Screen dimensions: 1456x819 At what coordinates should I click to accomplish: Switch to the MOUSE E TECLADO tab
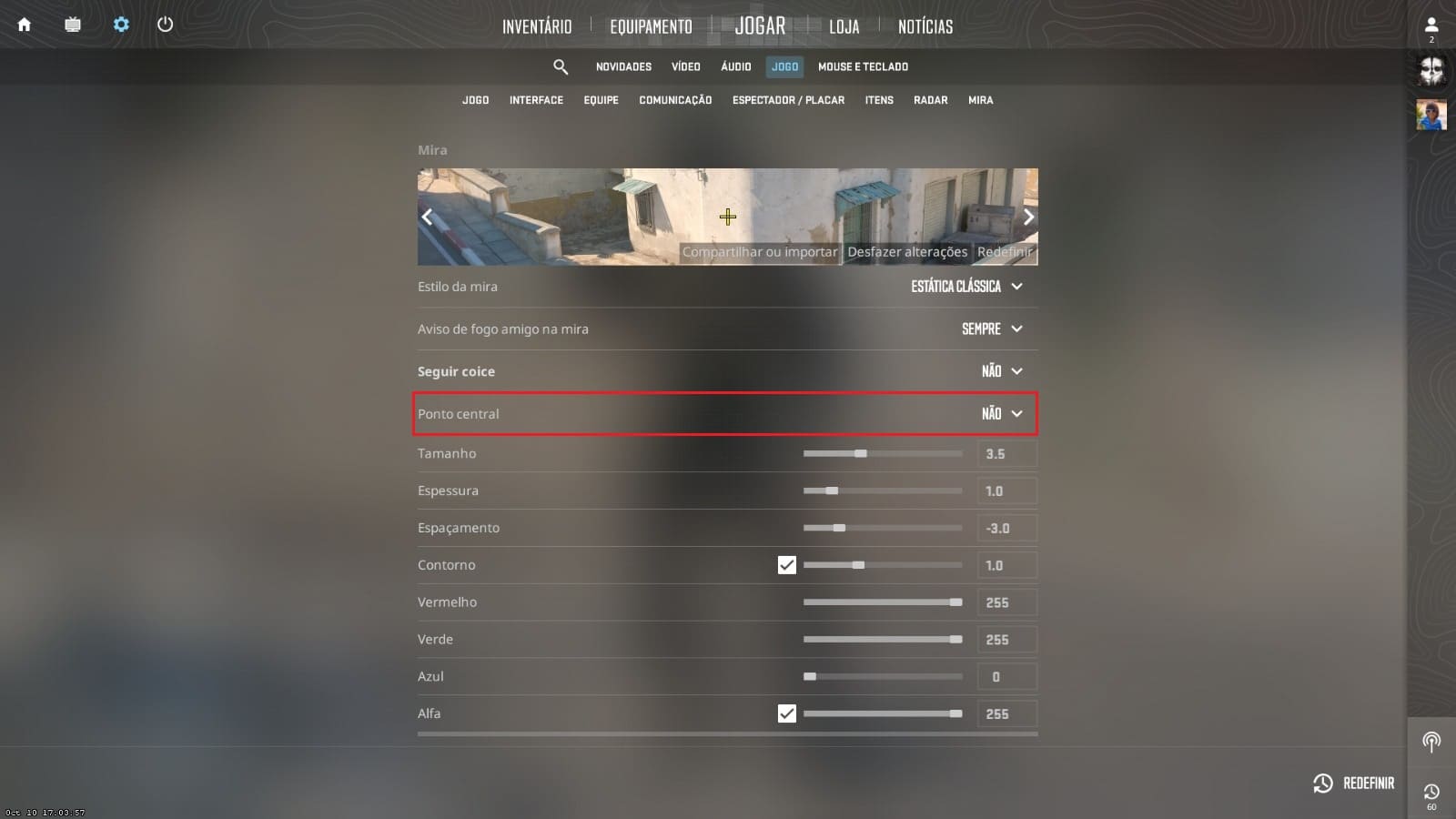pos(863,66)
